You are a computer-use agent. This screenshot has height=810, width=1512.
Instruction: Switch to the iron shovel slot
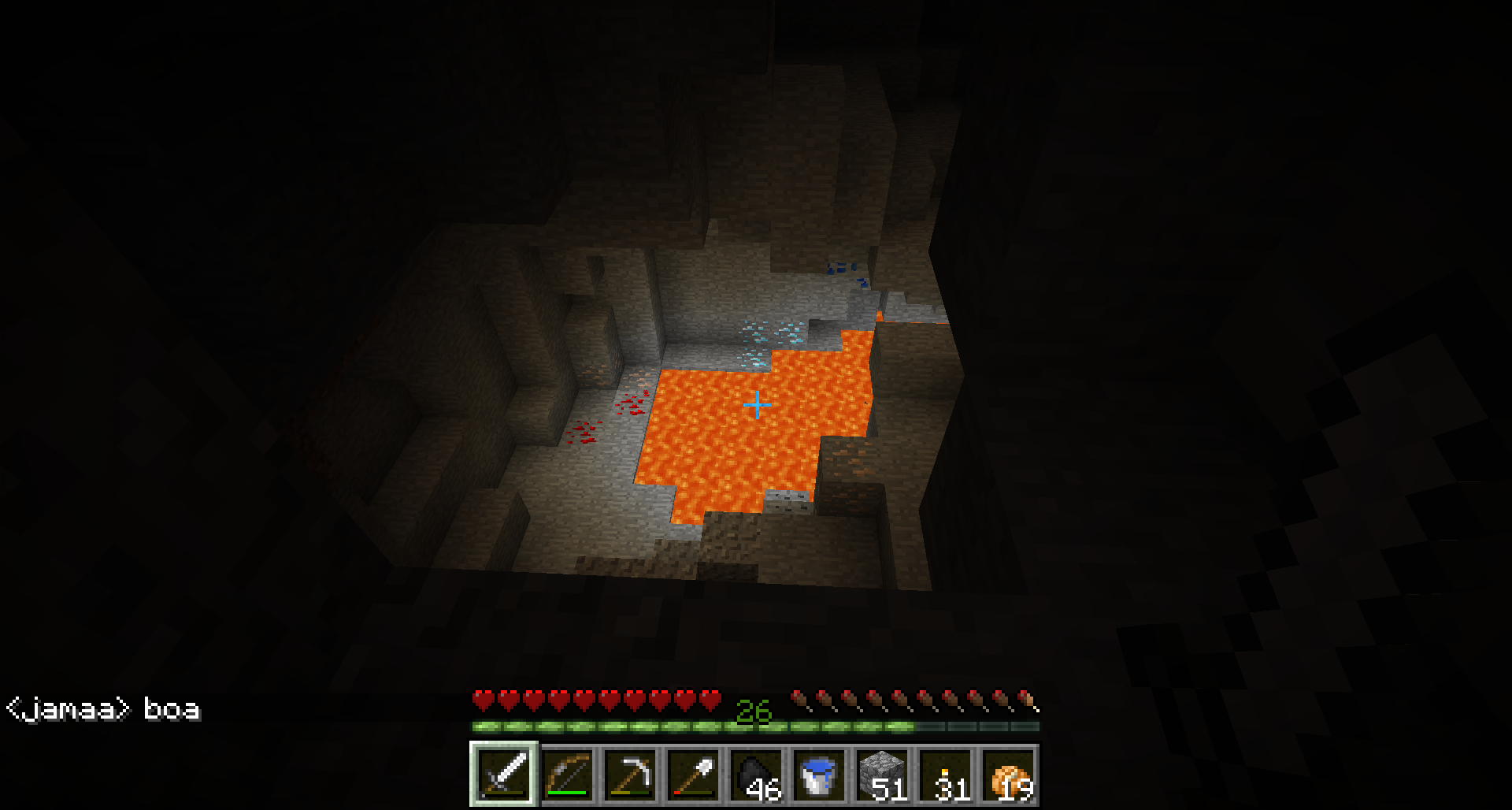[x=693, y=775]
